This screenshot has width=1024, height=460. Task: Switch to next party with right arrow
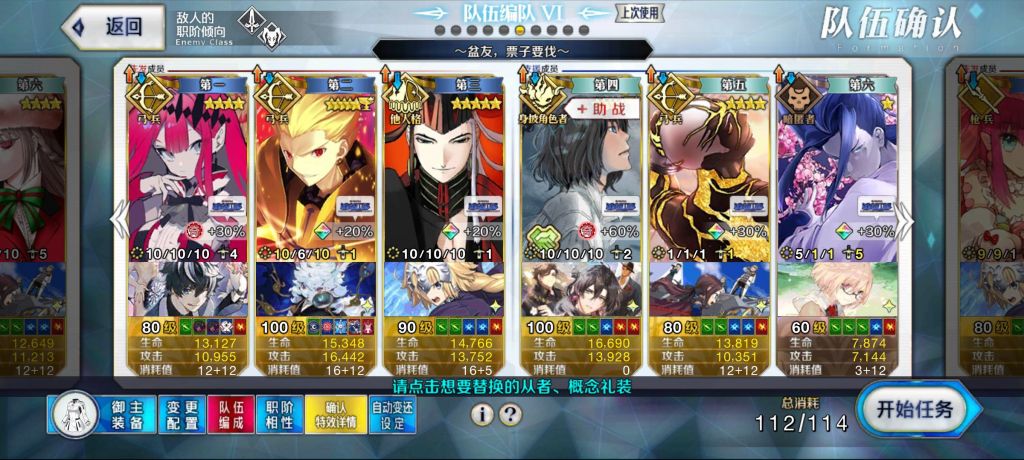click(x=904, y=217)
